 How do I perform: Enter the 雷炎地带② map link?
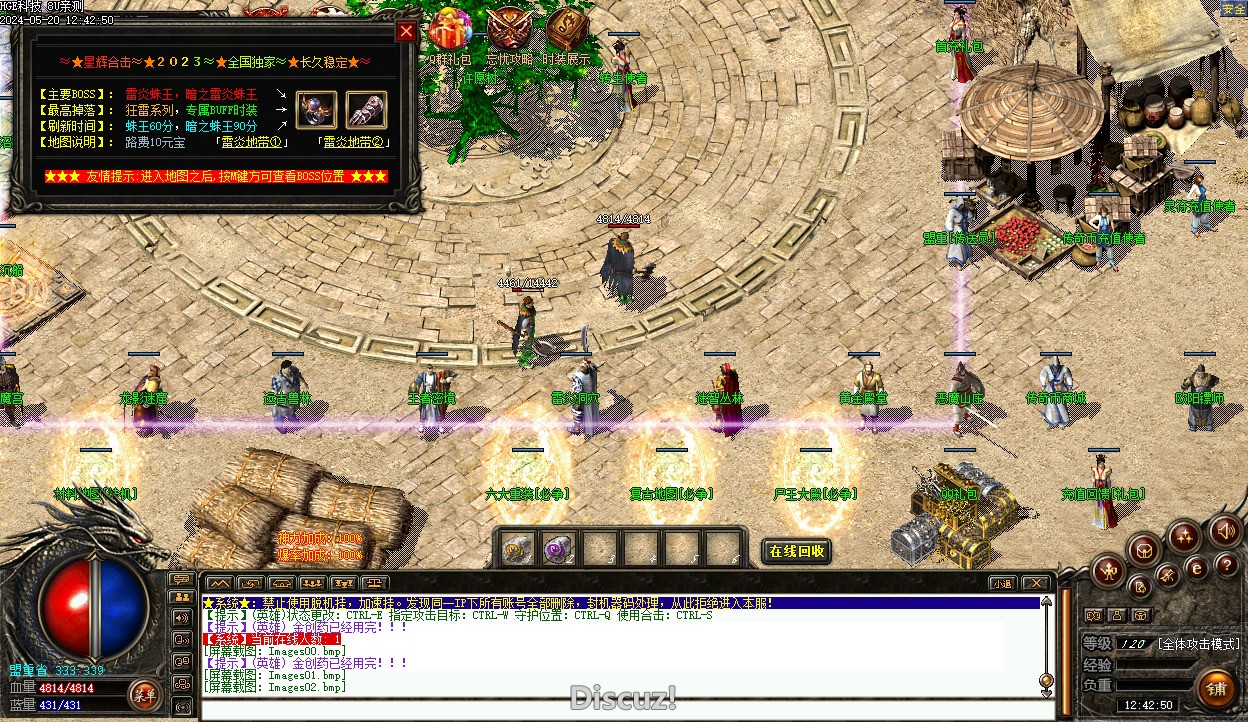[x=353, y=142]
